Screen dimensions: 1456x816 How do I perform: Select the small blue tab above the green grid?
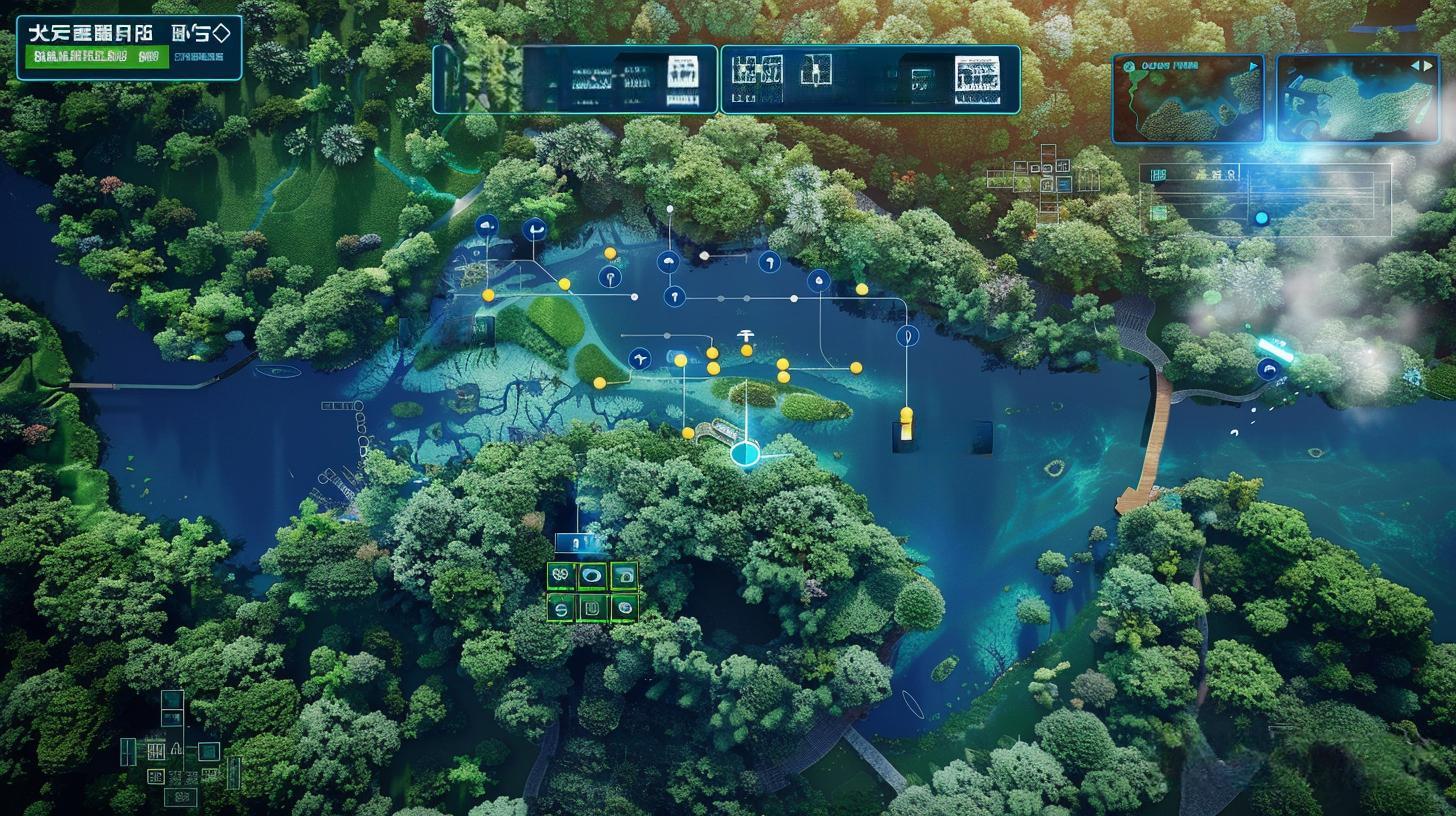pyautogui.click(x=580, y=543)
